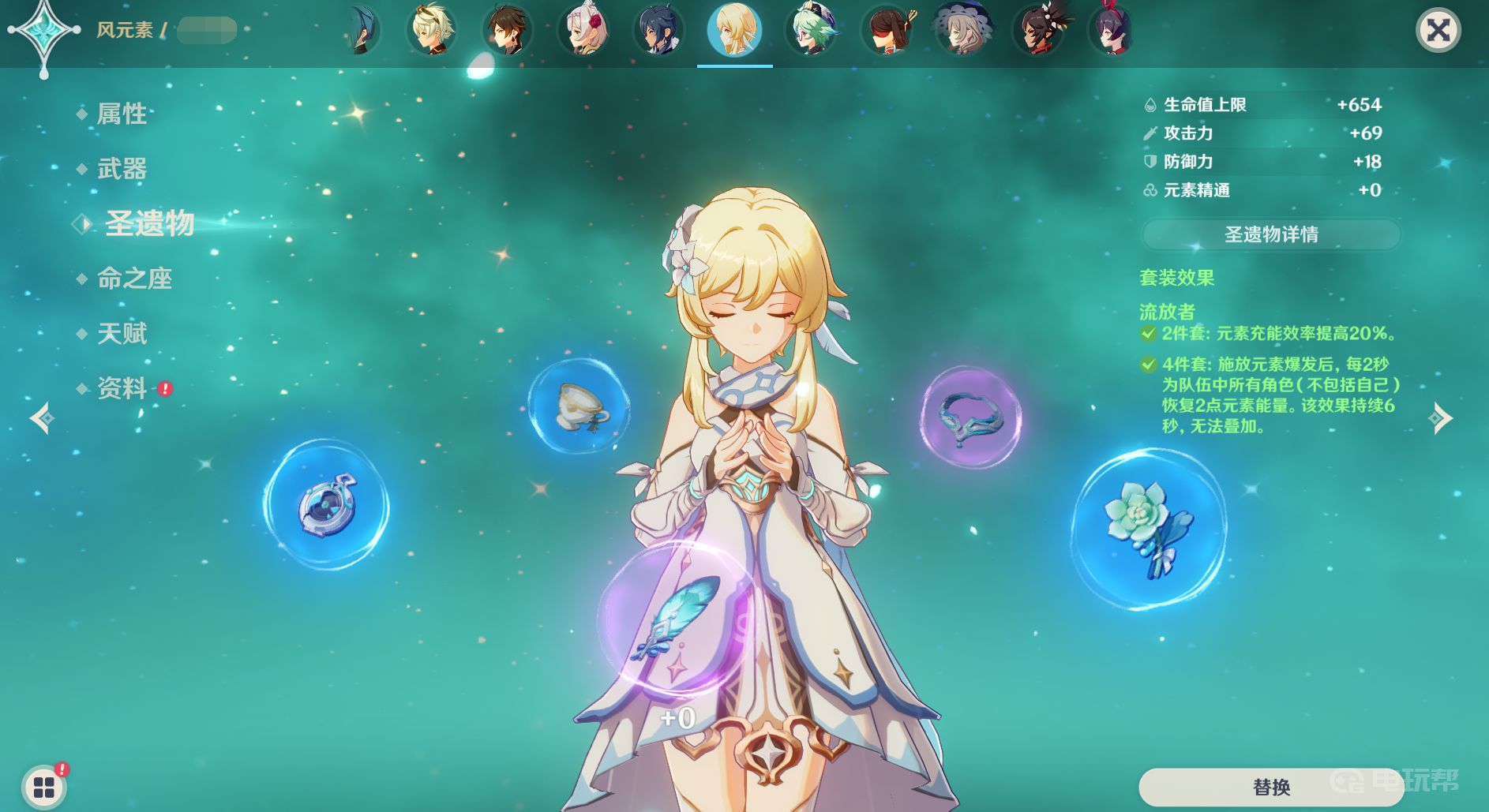Select the 圣遗物 artifacts menu entry
The image size is (1489, 812).
(149, 224)
